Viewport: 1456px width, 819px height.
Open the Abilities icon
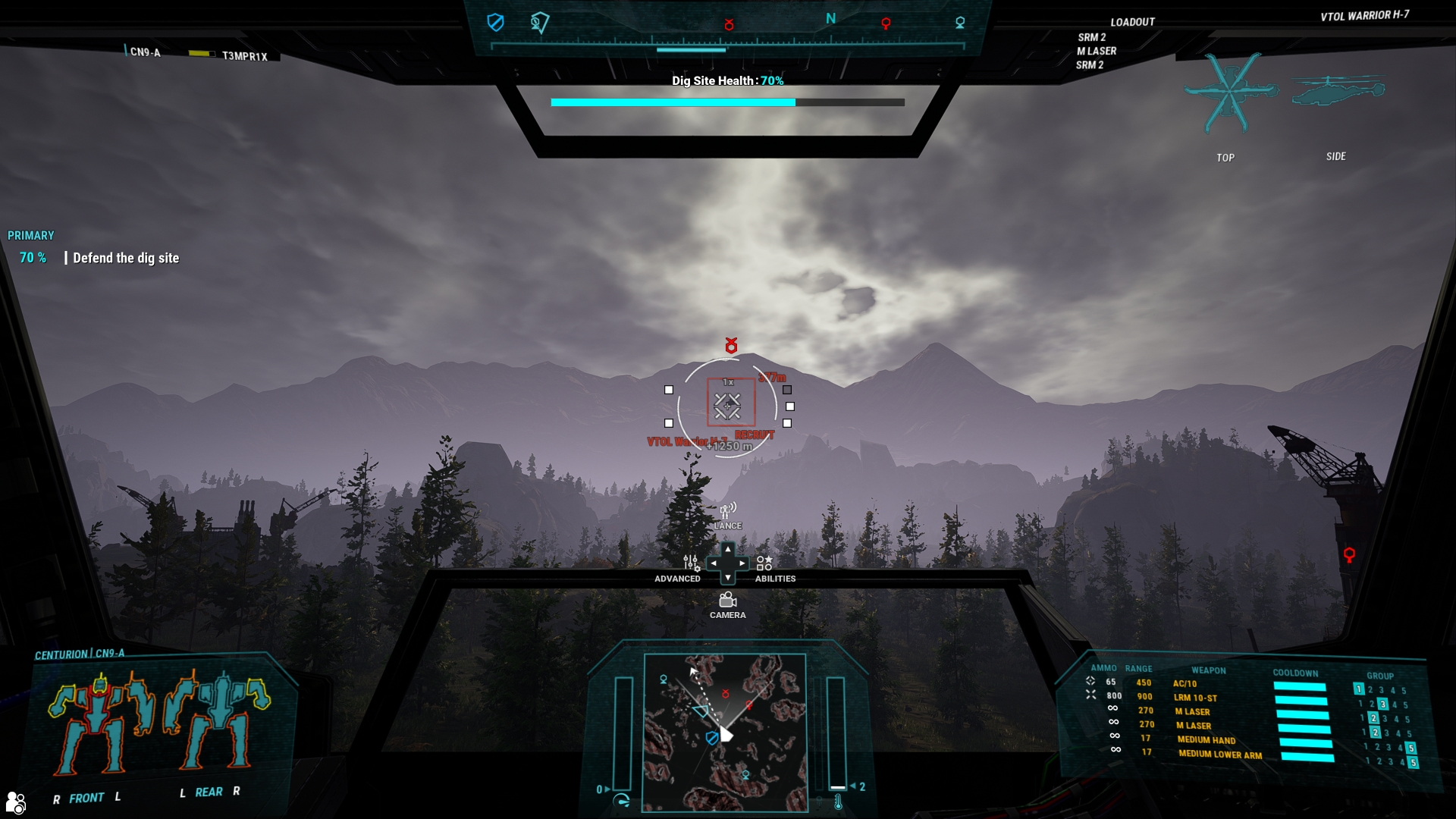coord(764,565)
